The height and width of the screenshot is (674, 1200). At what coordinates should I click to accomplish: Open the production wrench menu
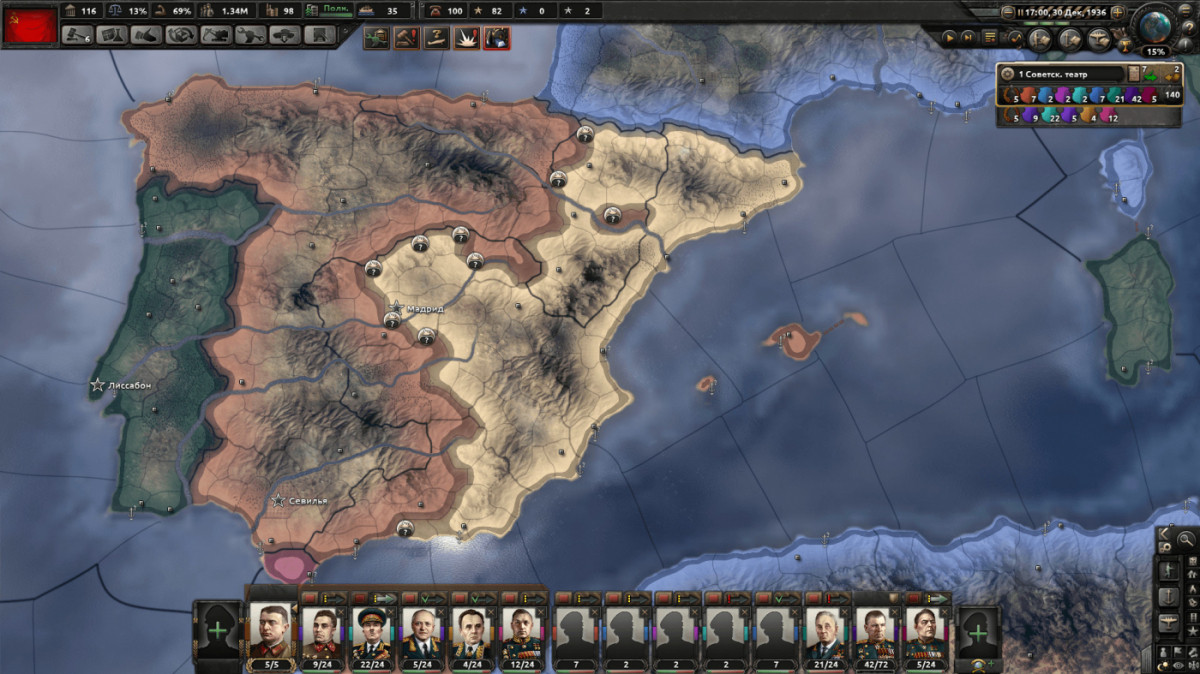(x=251, y=35)
